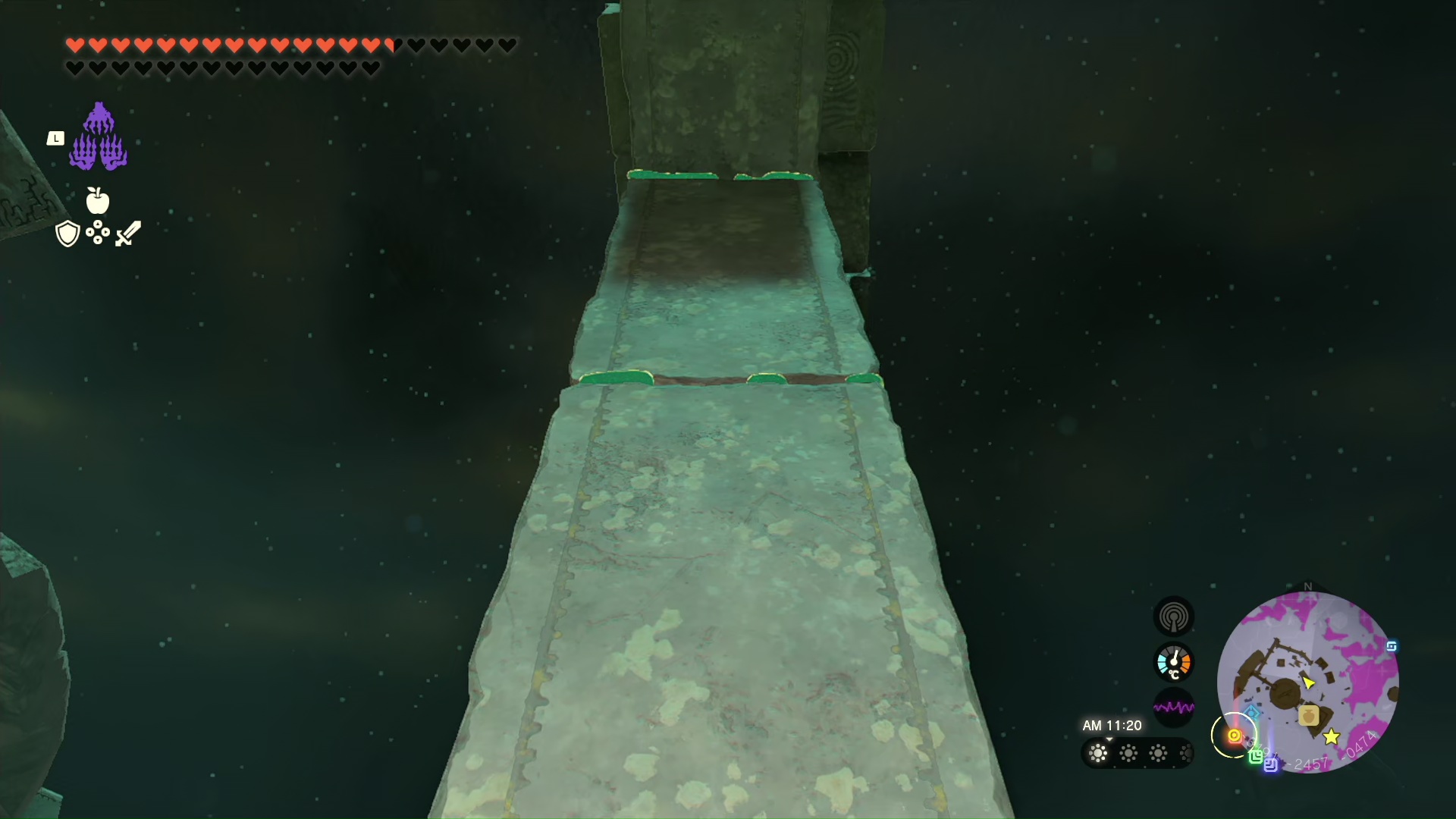Click the green shrine marker on minimap
The height and width of the screenshot is (819, 1456).
(1256, 755)
